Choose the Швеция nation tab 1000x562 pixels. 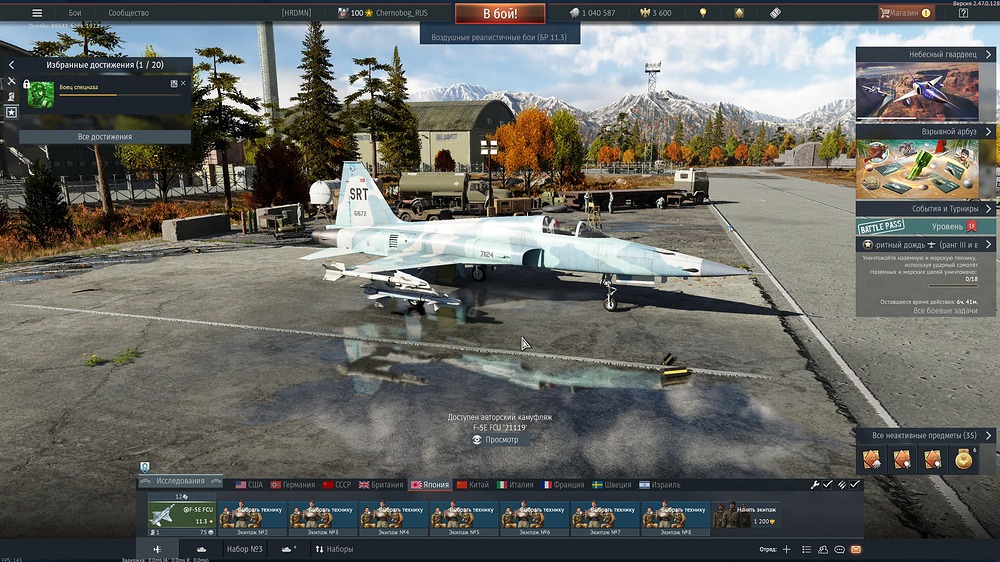point(612,485)
